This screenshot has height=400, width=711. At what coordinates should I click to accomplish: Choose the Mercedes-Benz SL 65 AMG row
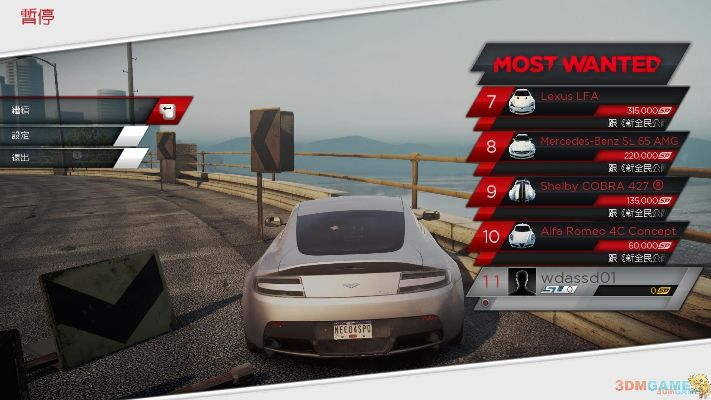(580, 147)
